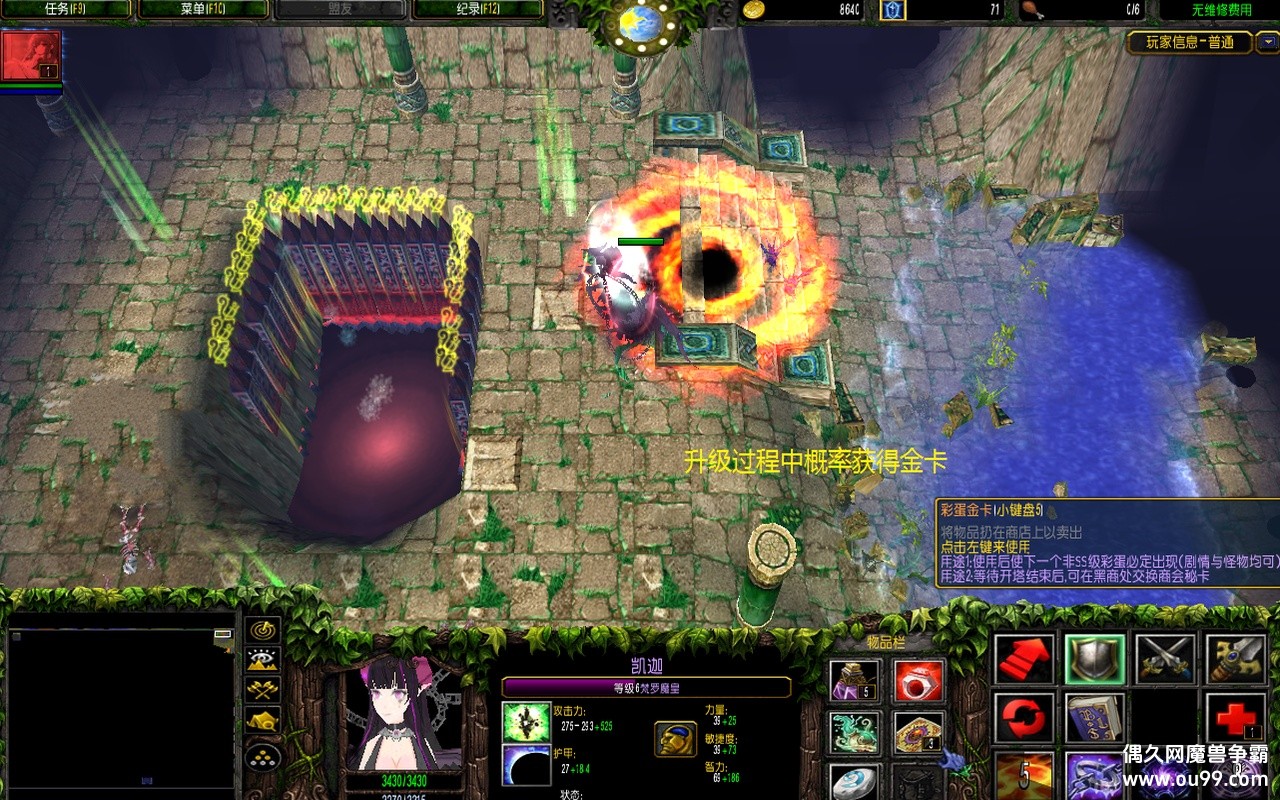Click the minimap

(x=120, y=707)
